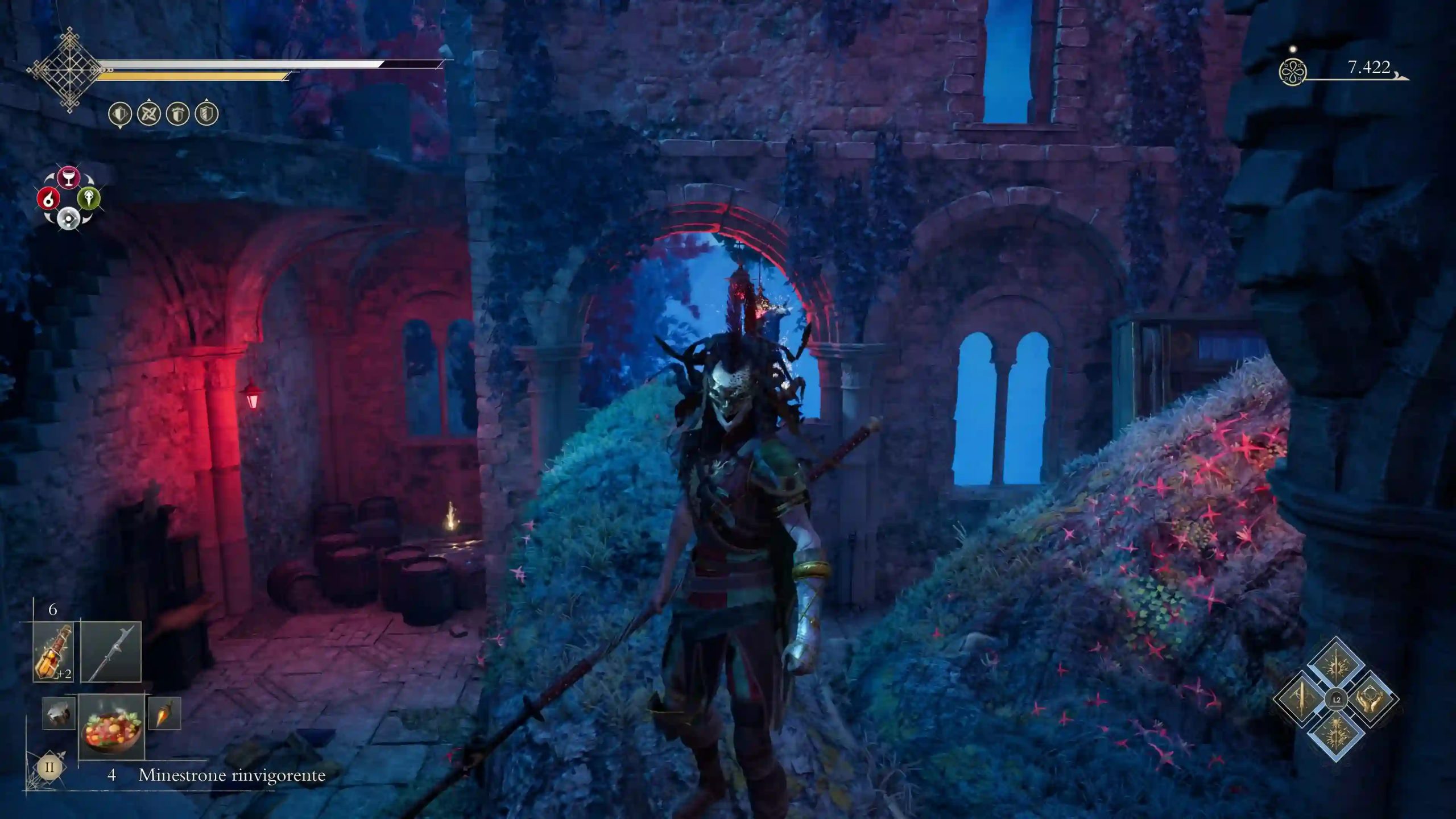Pick the orange flame shard quick item
The image size is (1456, 819).
[x=164, y=714]
